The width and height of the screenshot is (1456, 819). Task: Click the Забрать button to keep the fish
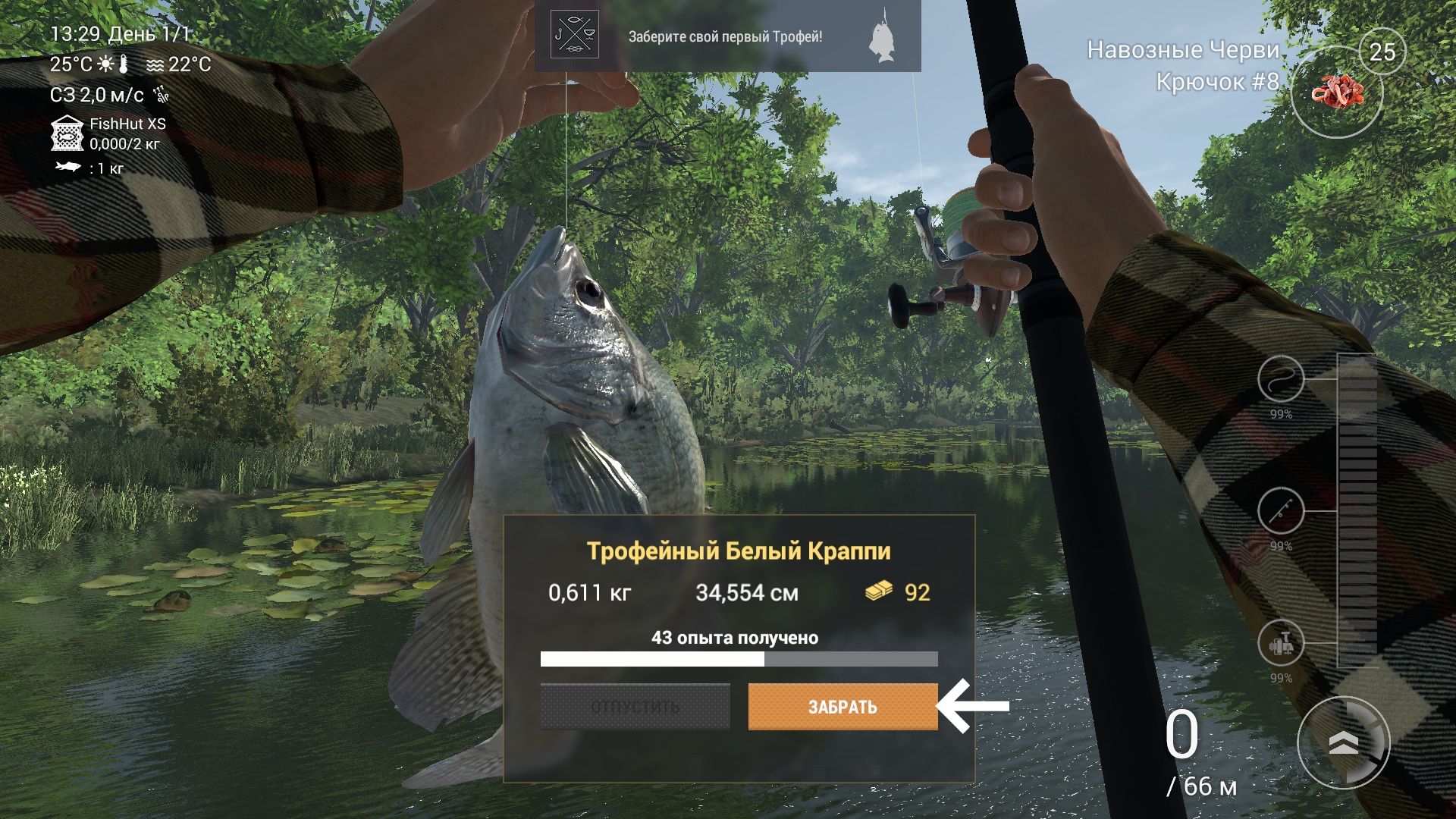click(x=841, y=707)
